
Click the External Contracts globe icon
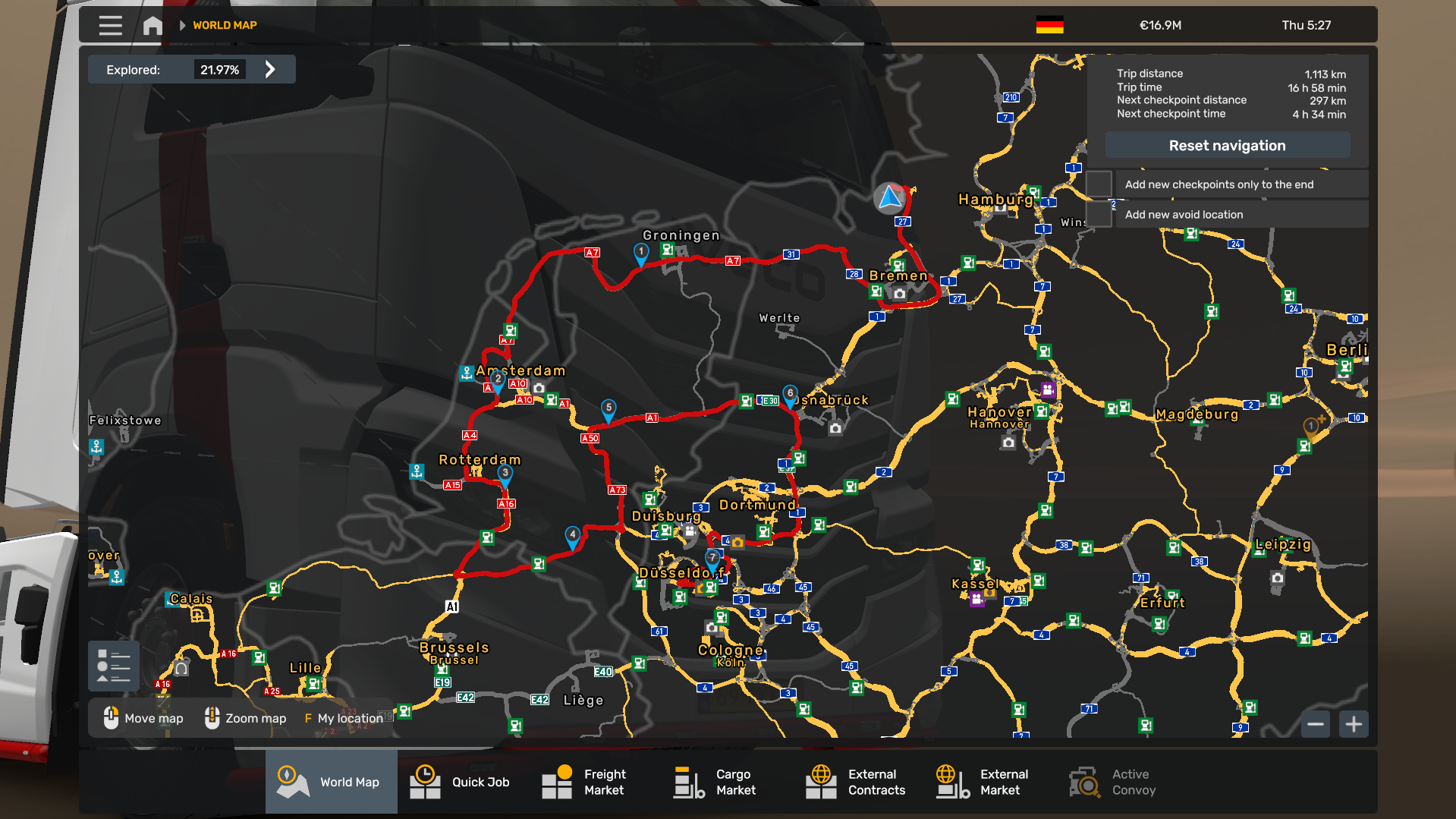[820, 782]
